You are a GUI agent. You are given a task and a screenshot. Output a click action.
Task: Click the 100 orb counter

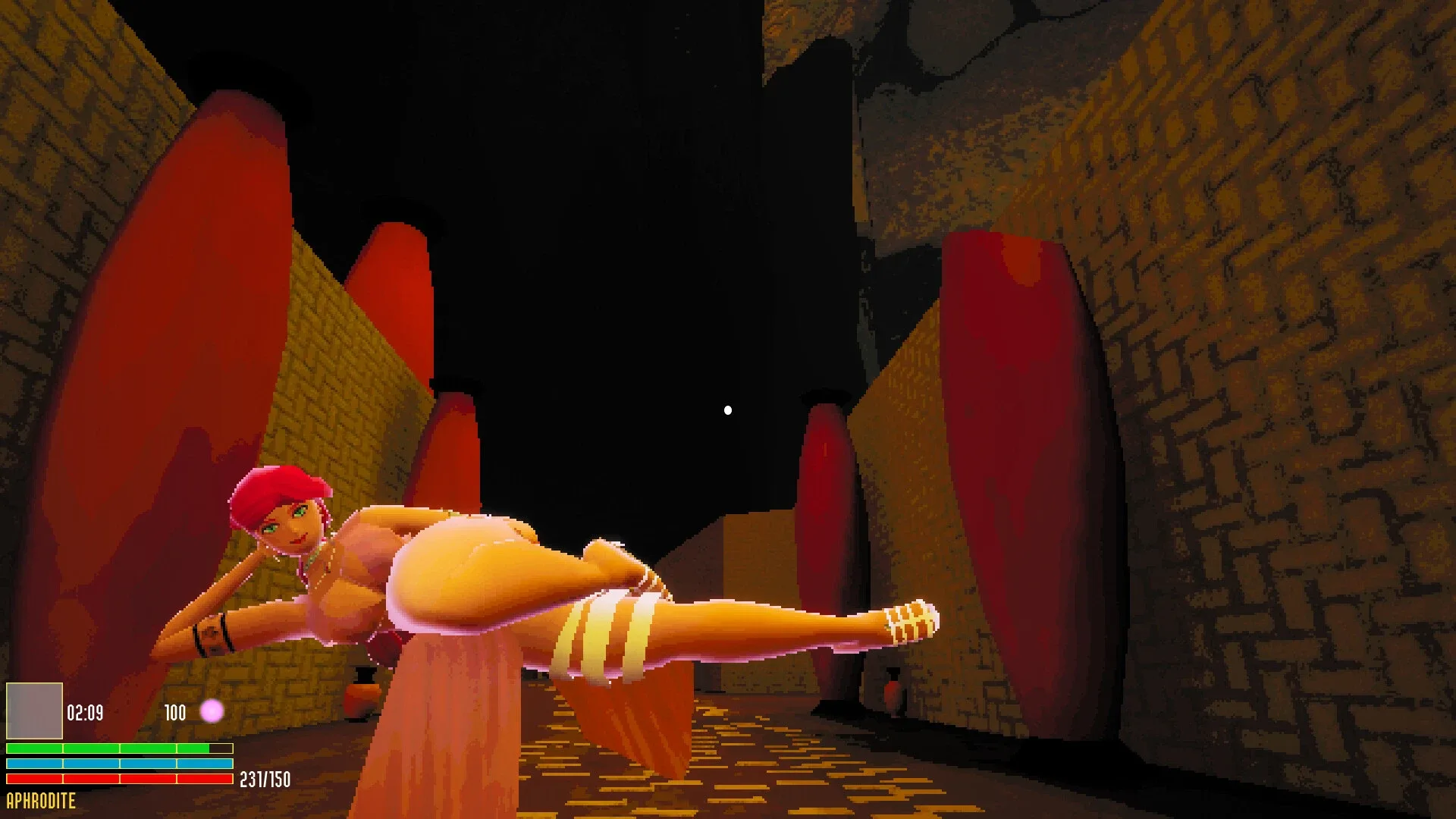(175, 713)
